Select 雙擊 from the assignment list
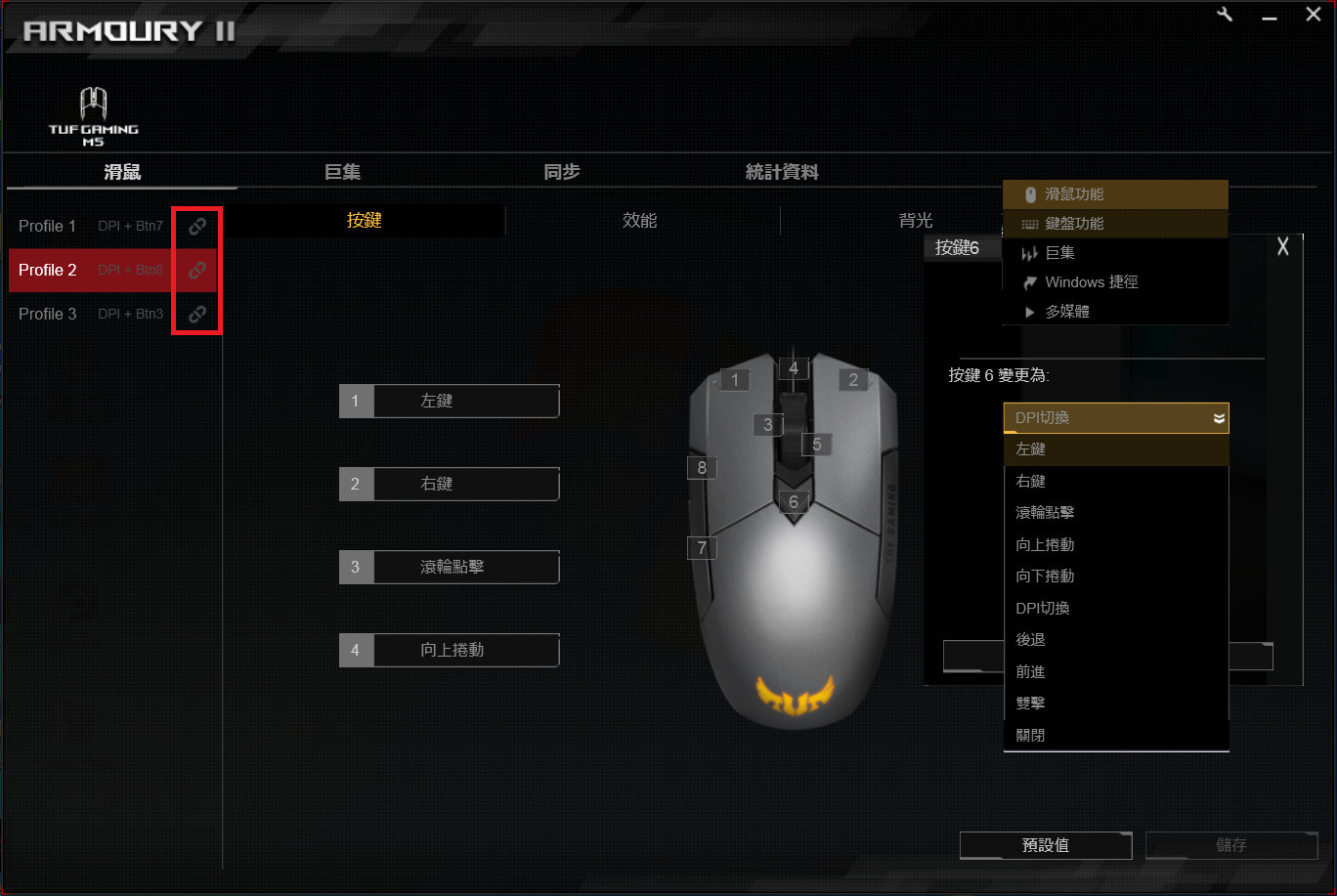Viewport: 1337px width, 896px height. coord(1031,703)
